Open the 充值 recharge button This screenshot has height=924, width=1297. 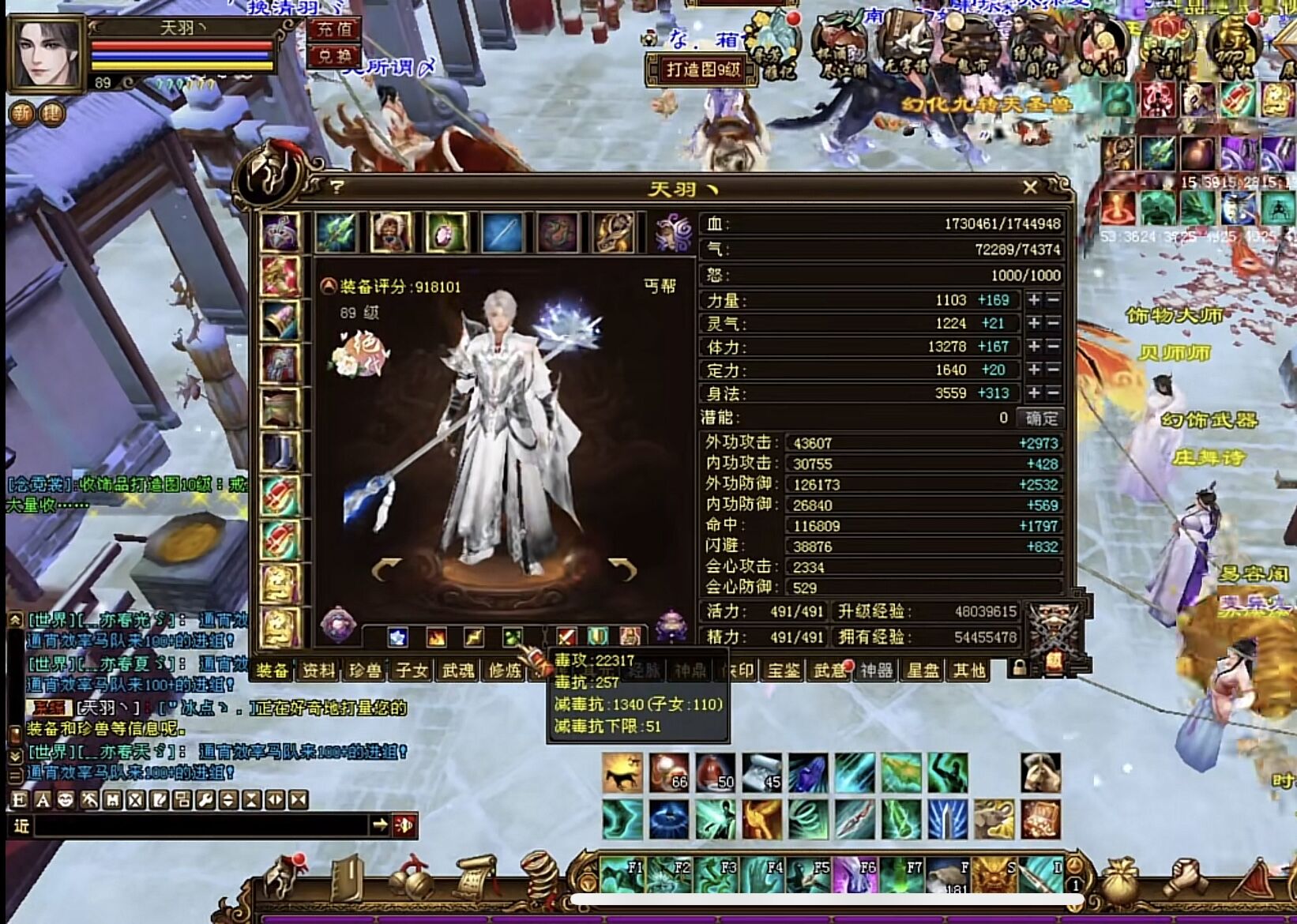334,30
